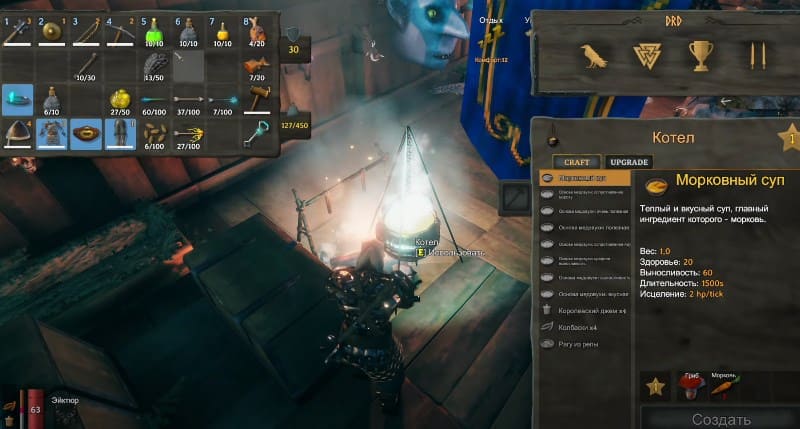Select the green potion in slot 5
The height and width of the screenshot is (429, 800).
[x=155, y=33]
